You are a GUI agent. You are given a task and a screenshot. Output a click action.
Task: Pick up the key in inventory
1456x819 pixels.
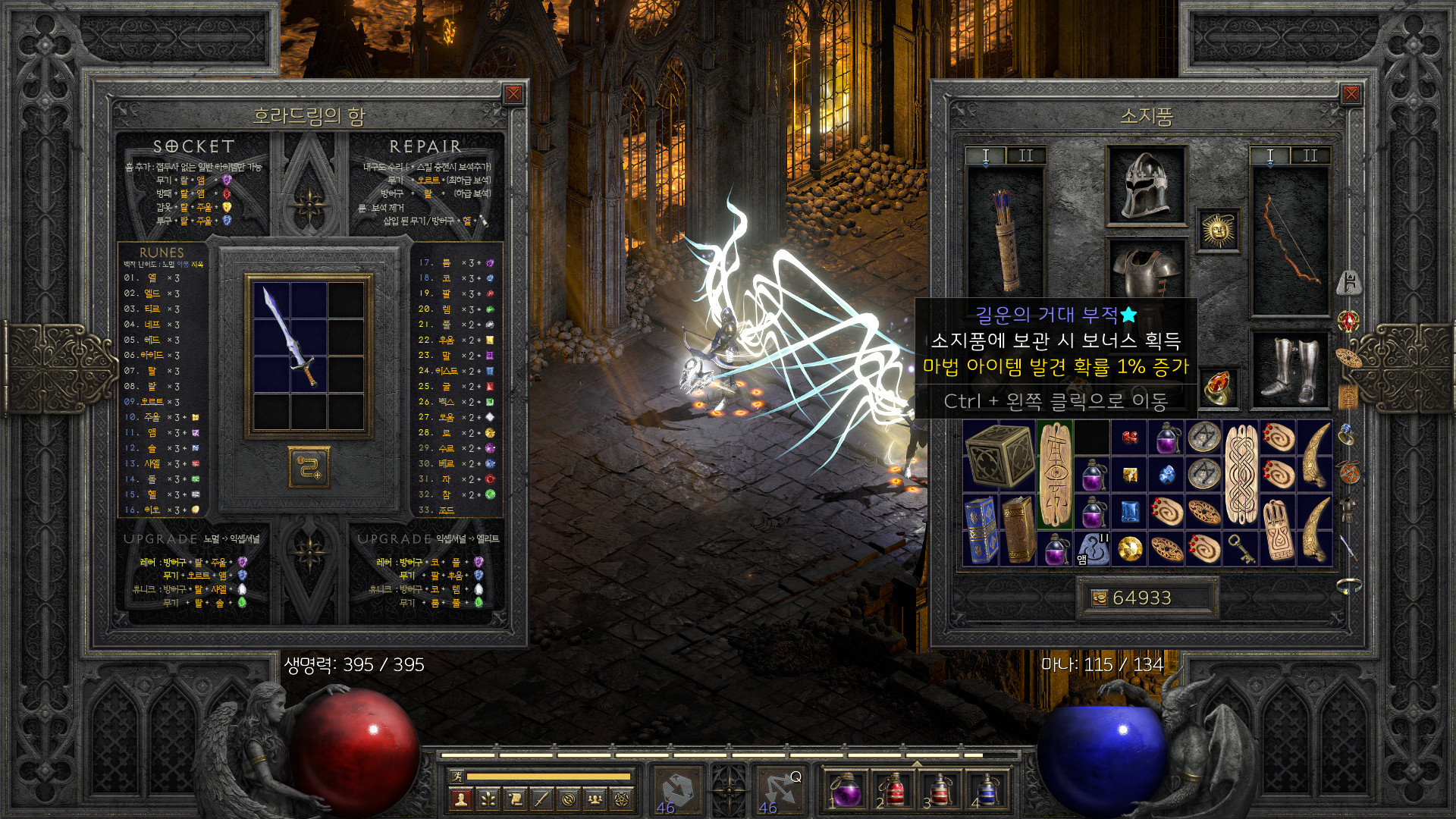coord(1241,548)
